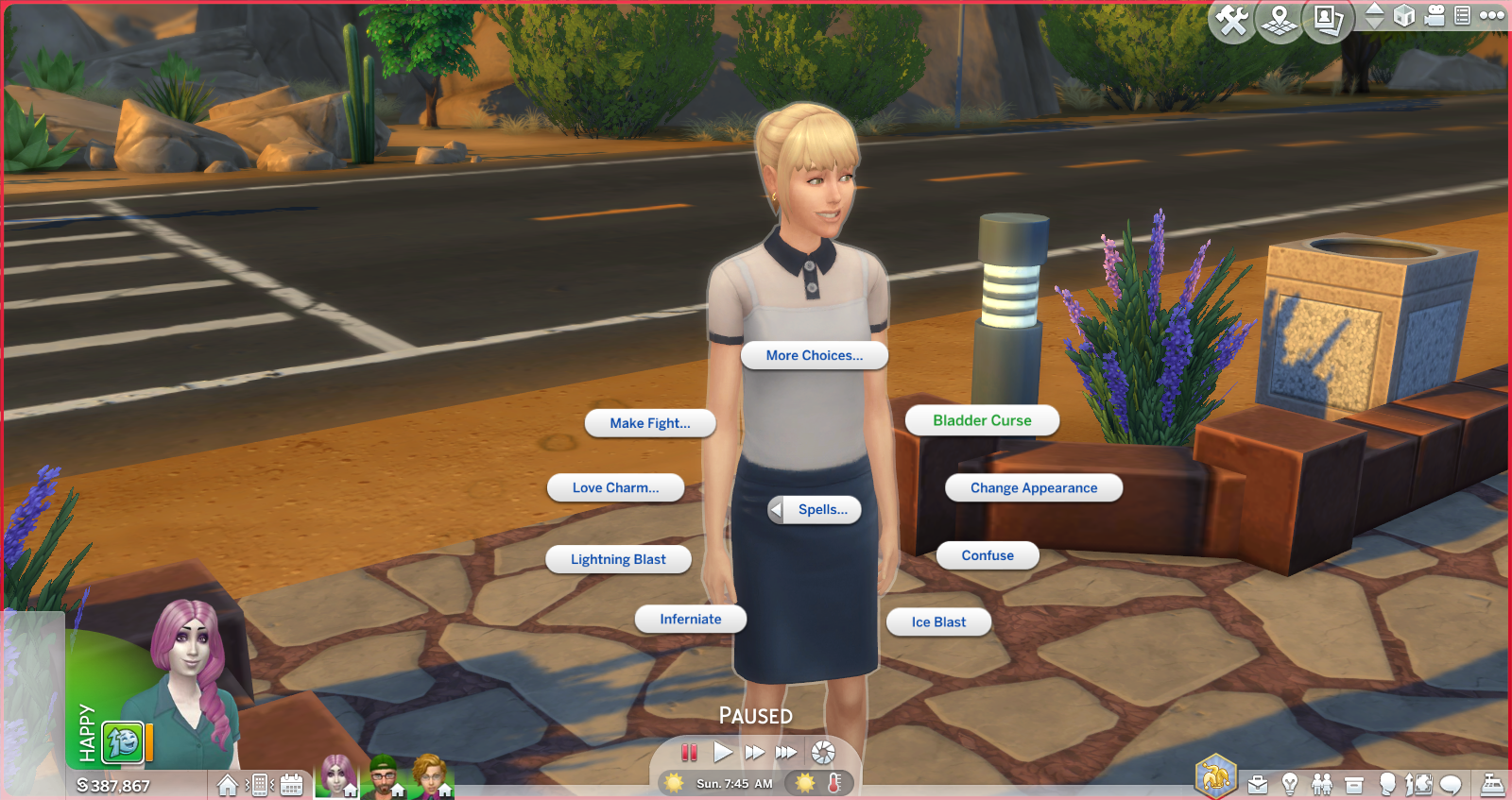Cast the Bladder Curse spell
This screenshot has width=1512, height=800.
pyautogui.click(x=981, y=420)
